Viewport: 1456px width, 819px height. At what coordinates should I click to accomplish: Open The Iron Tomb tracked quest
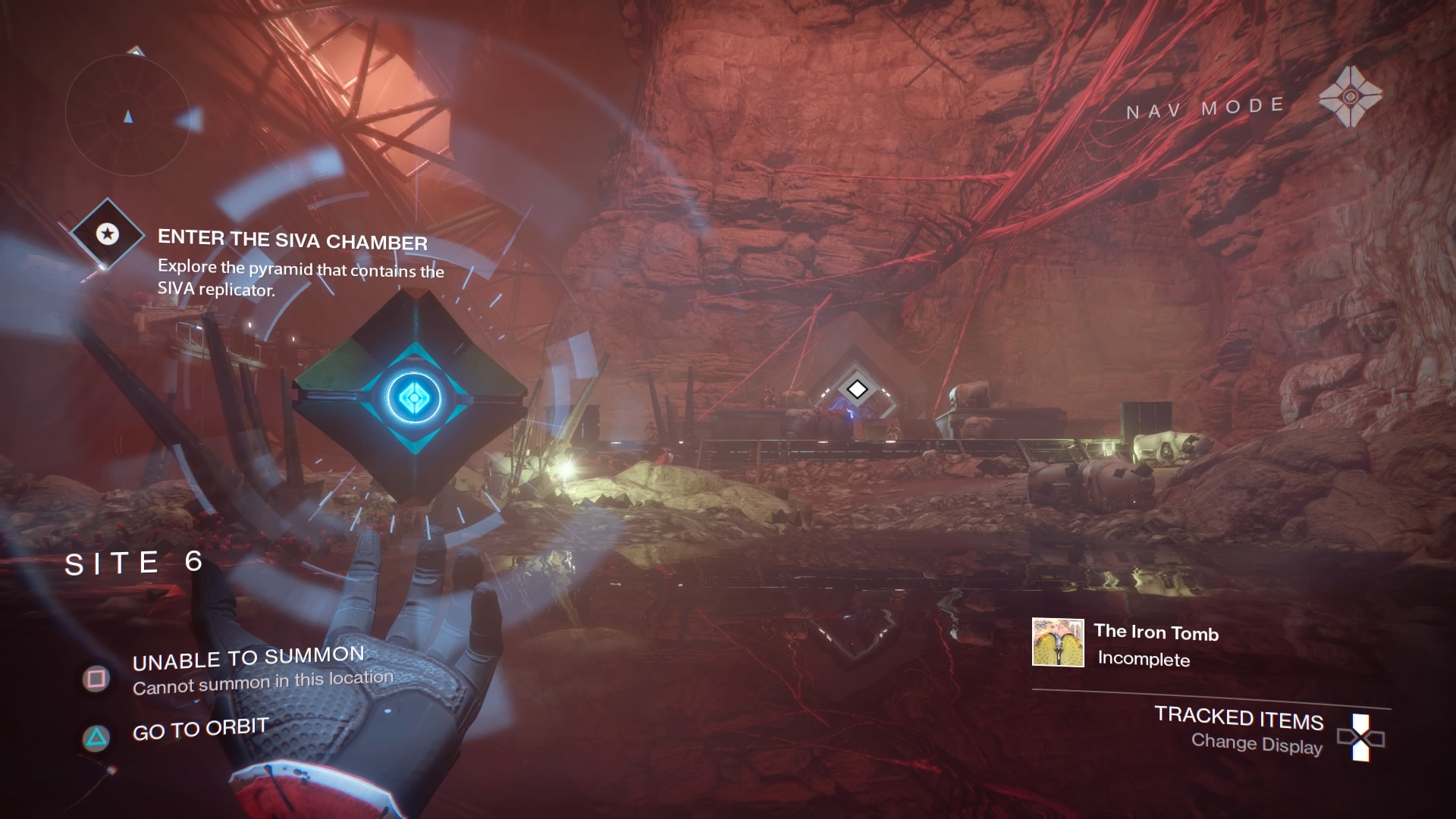[x=1155, y=632]
